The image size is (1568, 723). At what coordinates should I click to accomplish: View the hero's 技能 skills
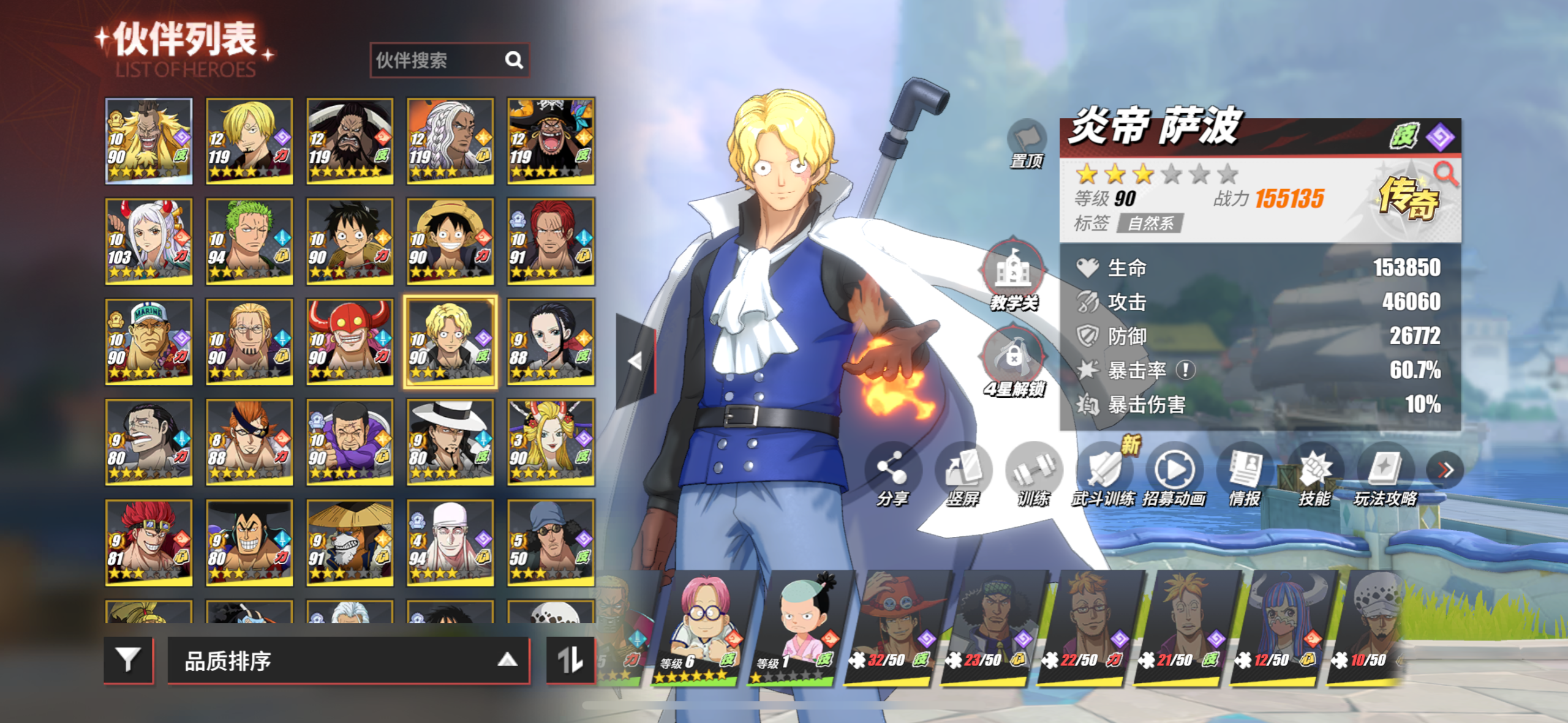tap(1315, 474)
